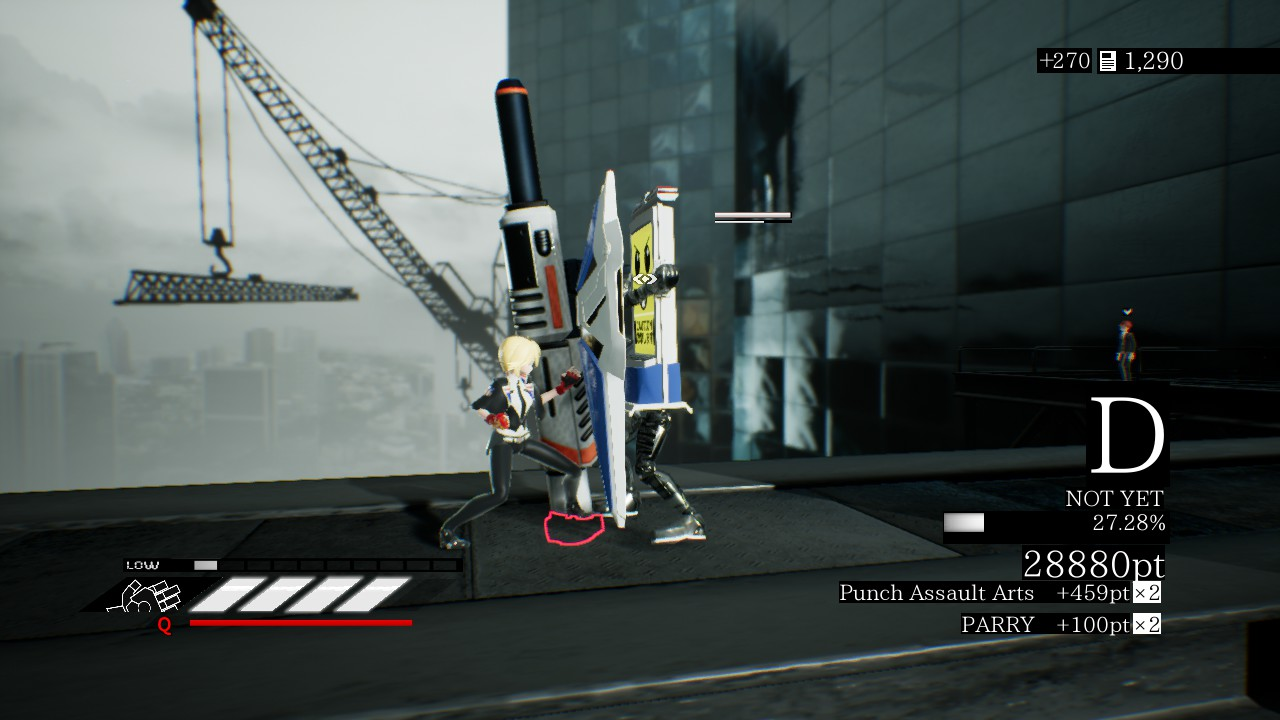This screenshot has height=720, width=1280.
Task: Click the document currency icon
Action: 1107,61
